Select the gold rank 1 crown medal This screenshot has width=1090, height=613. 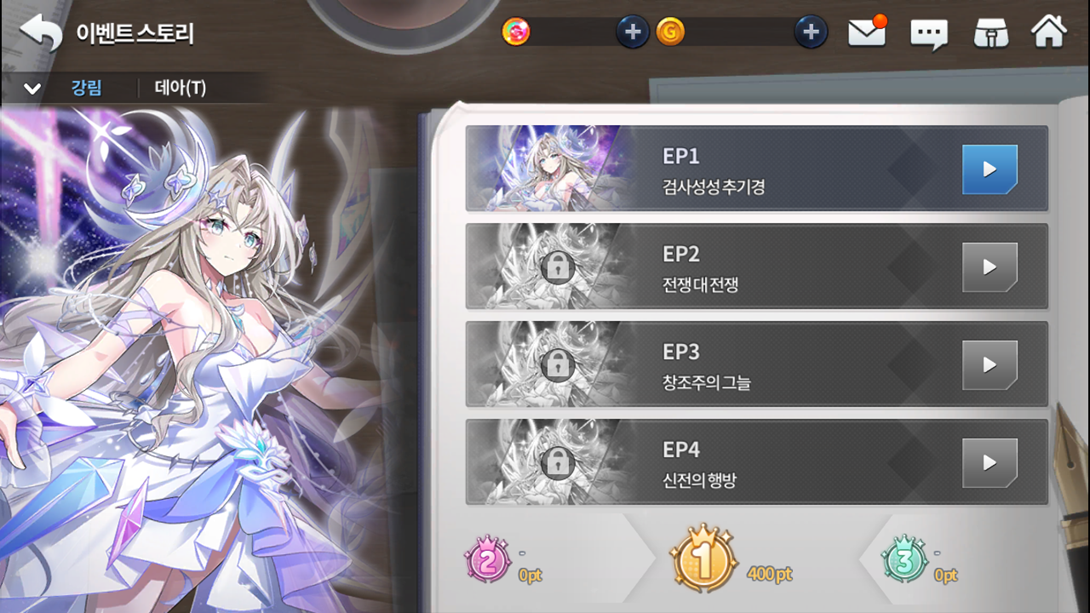702,560
